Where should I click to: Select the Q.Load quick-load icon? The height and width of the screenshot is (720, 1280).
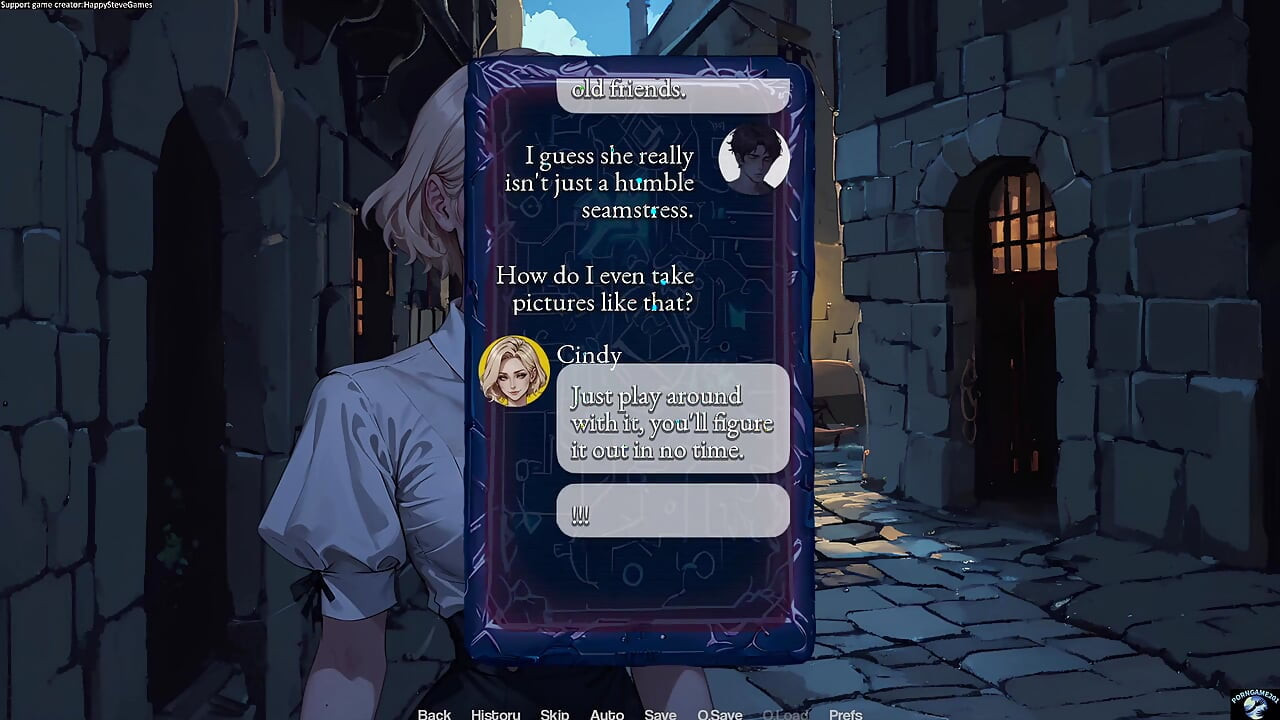click(x=786, y=714)
